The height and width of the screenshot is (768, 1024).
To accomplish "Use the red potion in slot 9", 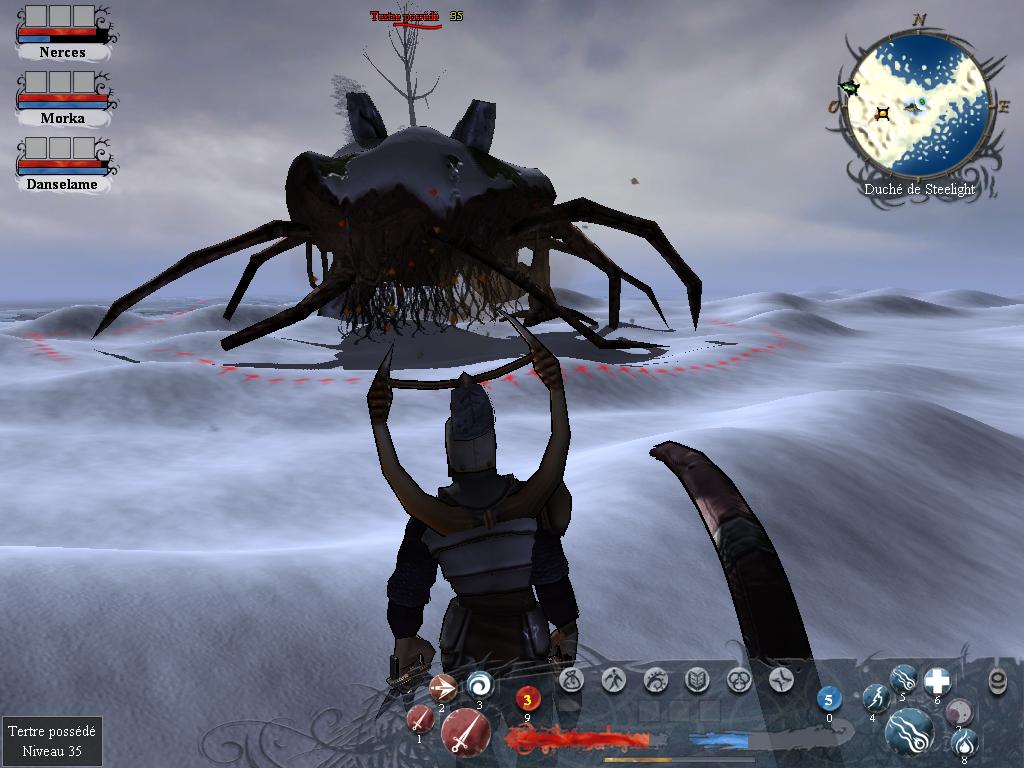I will tap(528, 700).
